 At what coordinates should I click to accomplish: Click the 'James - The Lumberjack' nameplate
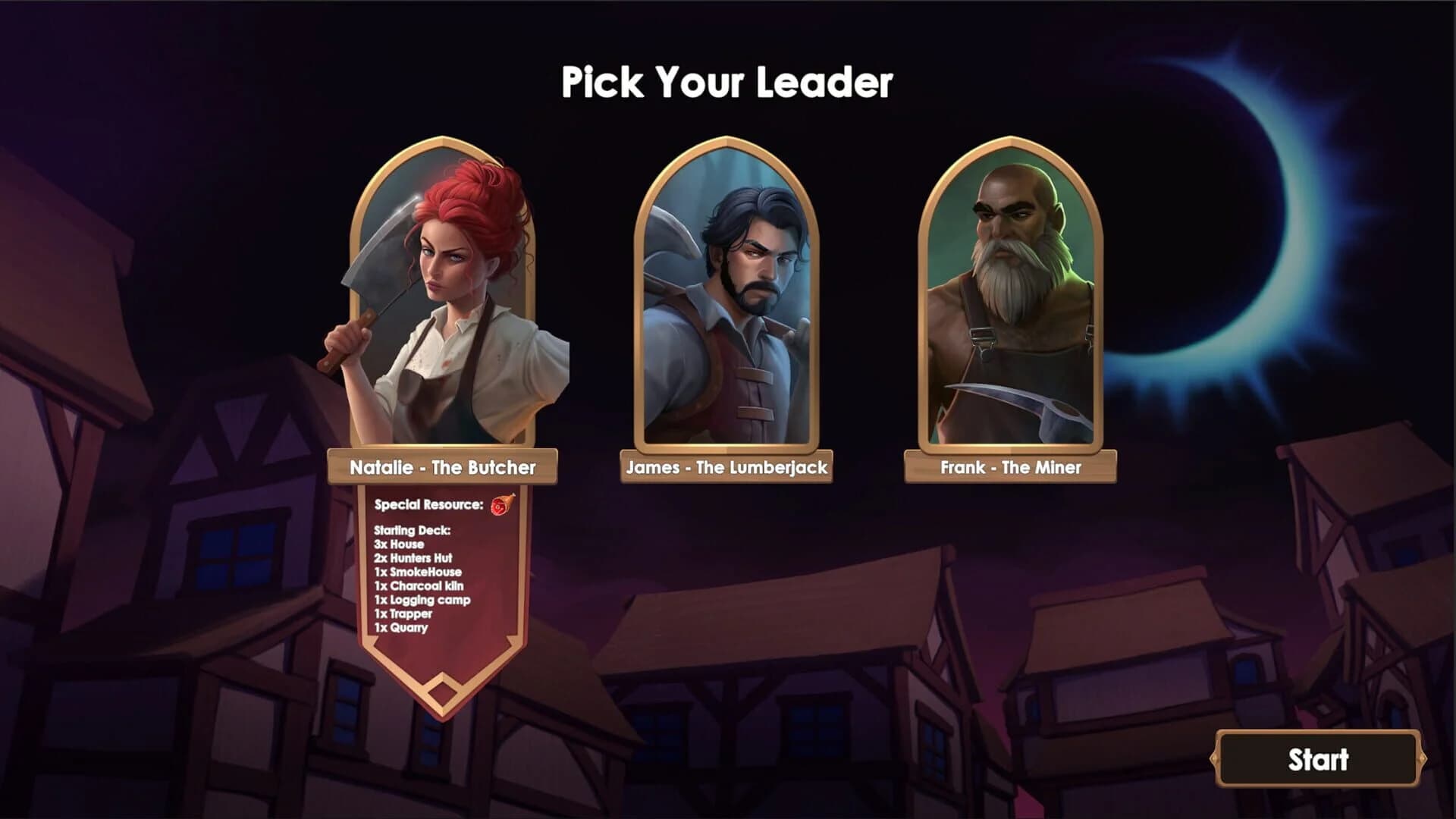[726, 468]
